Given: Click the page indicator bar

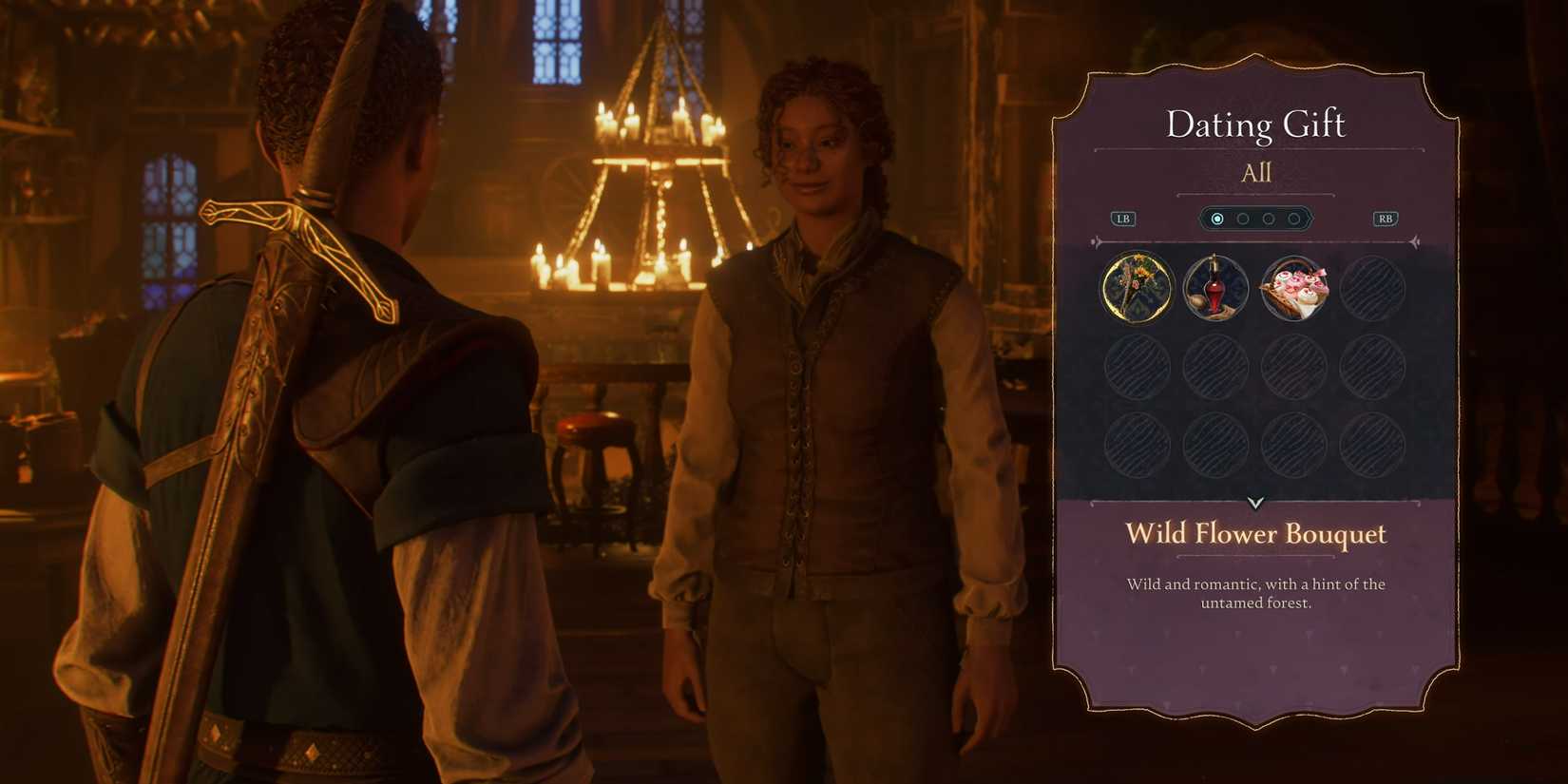Looking at the screenshot, I should [1254, 218].
